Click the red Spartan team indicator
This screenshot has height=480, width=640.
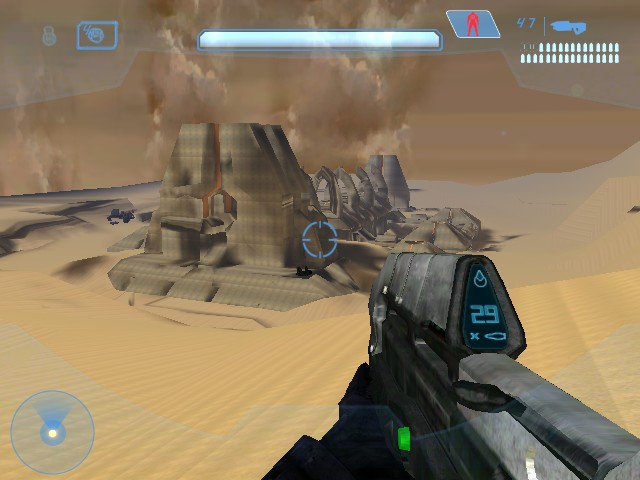tap(472, 24)
